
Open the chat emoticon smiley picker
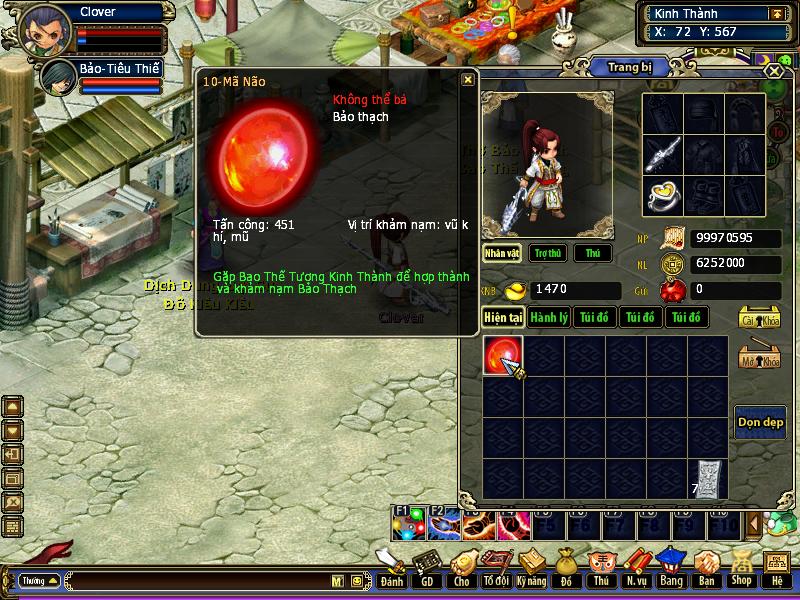point(356,581)
